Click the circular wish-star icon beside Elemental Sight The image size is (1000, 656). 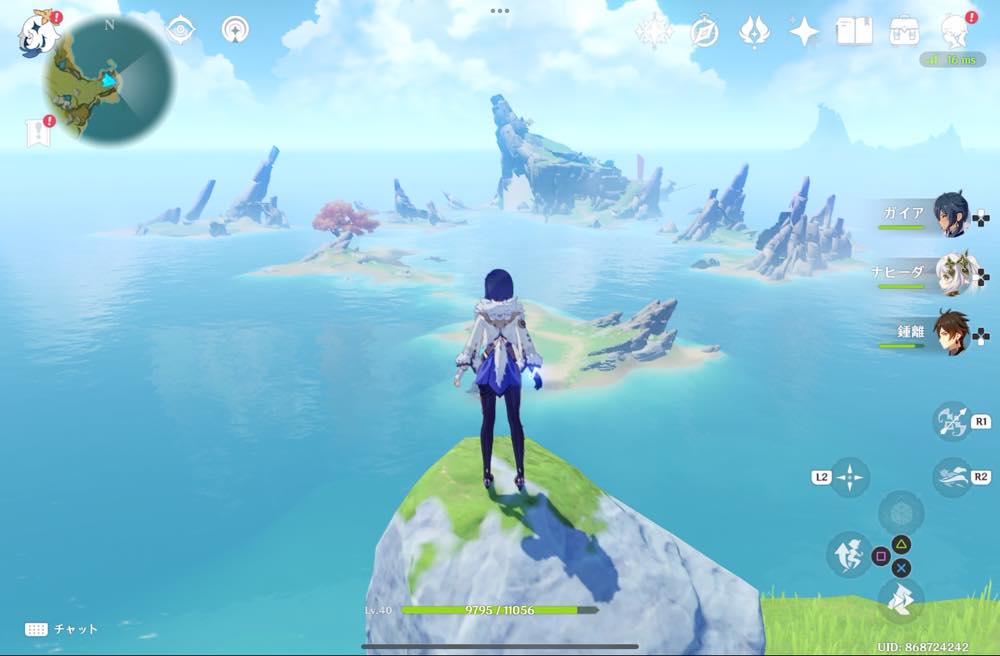[236, 30]
